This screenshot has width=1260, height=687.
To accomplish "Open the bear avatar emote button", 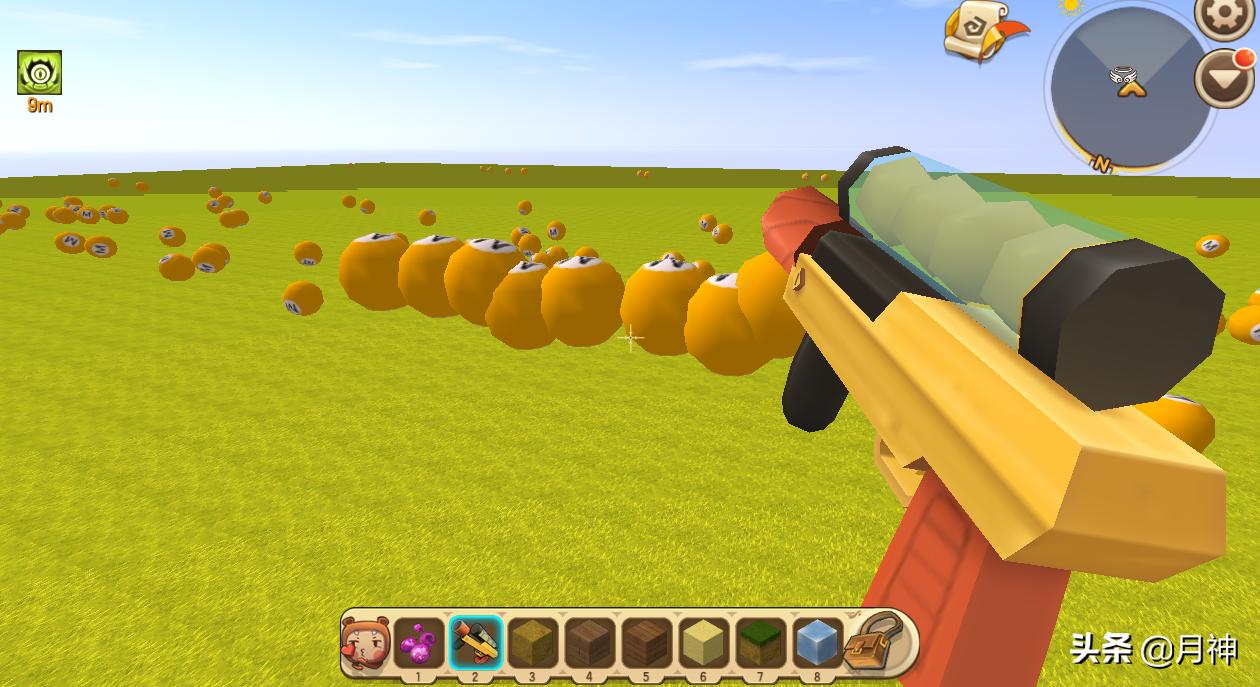I will pos(365,642).
